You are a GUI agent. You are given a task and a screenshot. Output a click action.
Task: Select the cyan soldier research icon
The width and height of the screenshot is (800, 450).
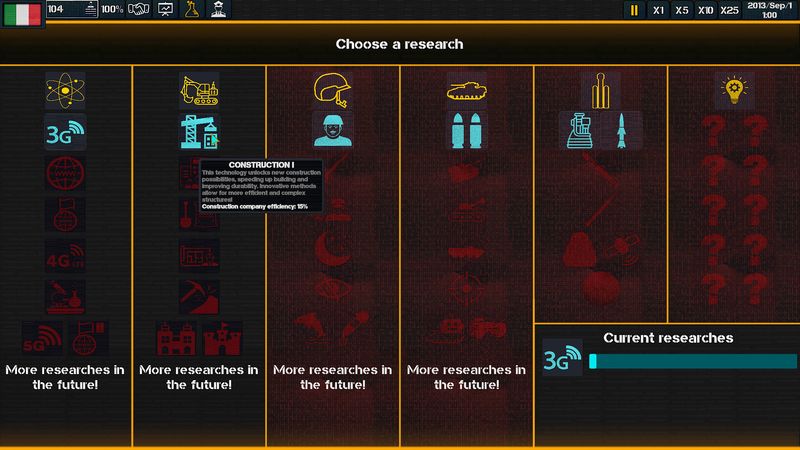click(333, 131)
